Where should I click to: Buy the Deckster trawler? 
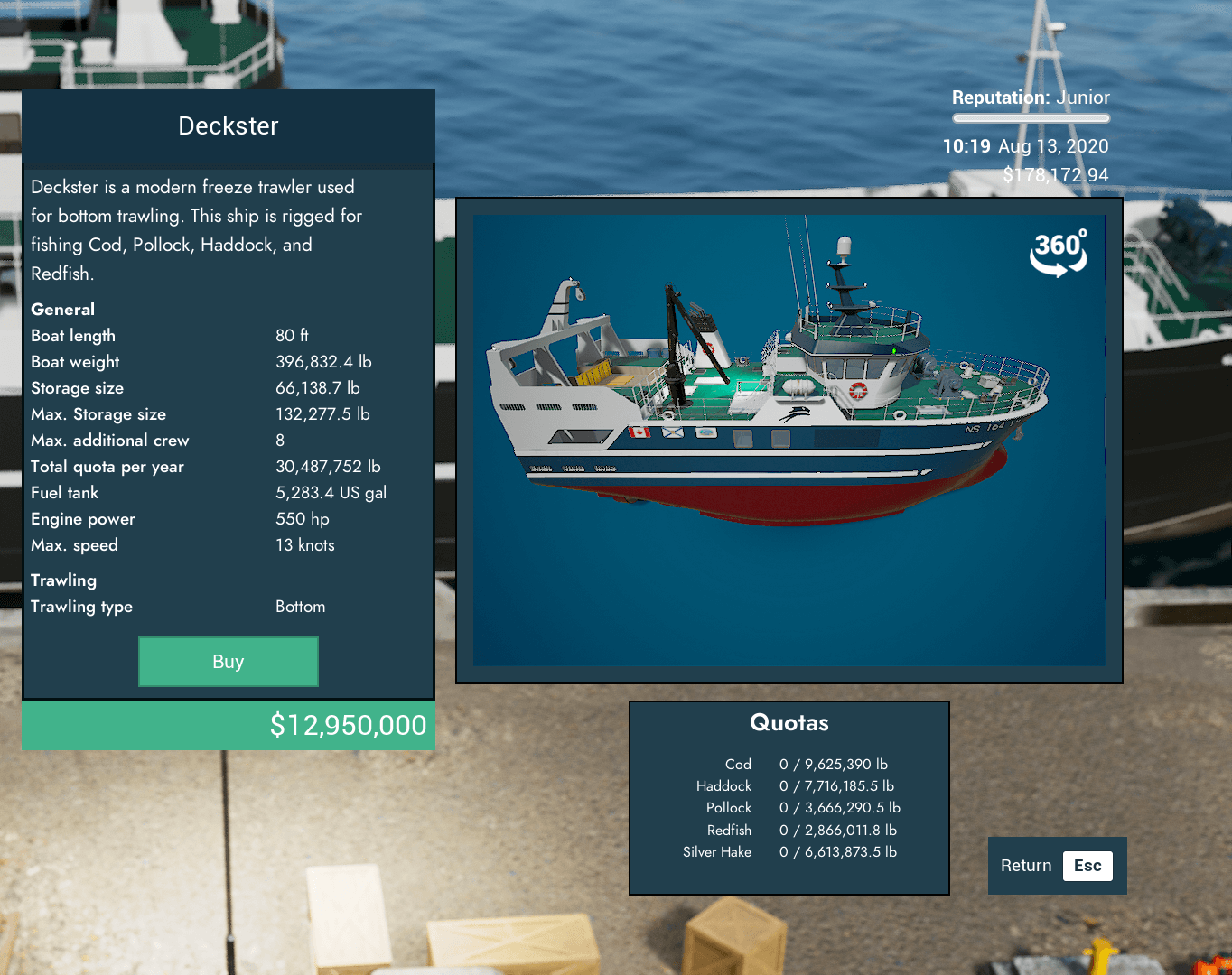click(228, 662)
